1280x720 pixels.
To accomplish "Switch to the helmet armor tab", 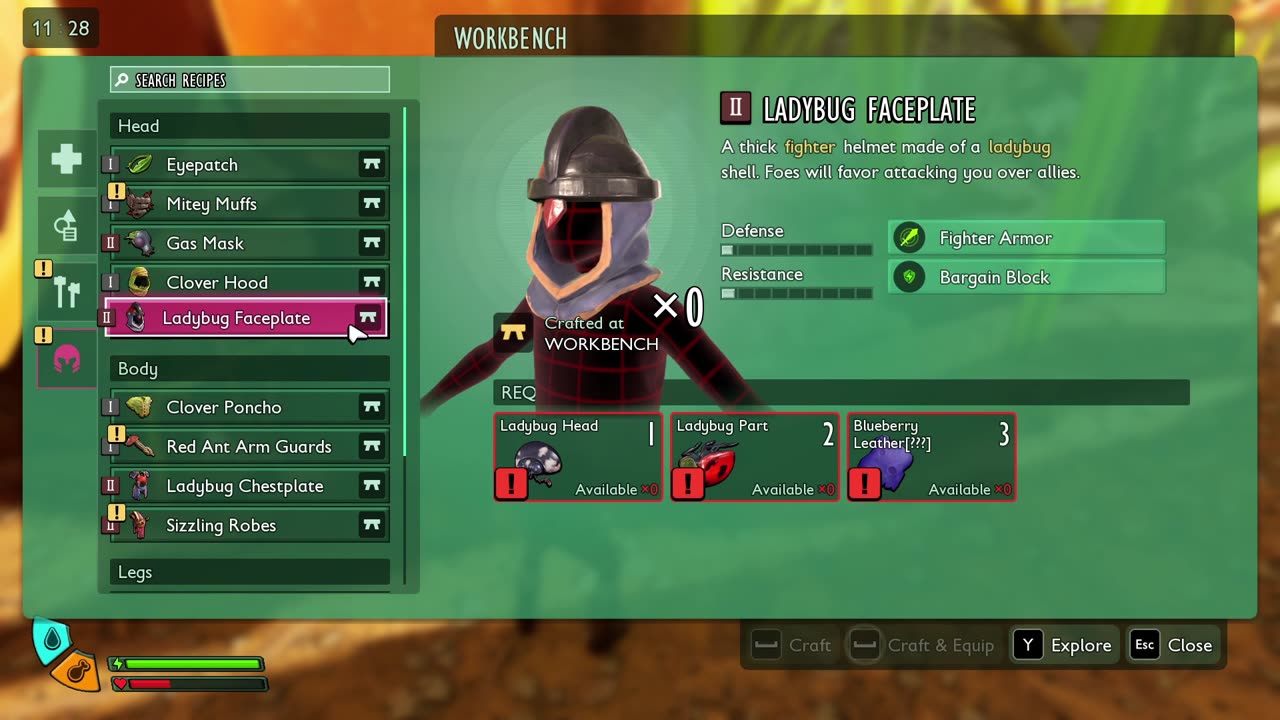I will tap(67, 358).
